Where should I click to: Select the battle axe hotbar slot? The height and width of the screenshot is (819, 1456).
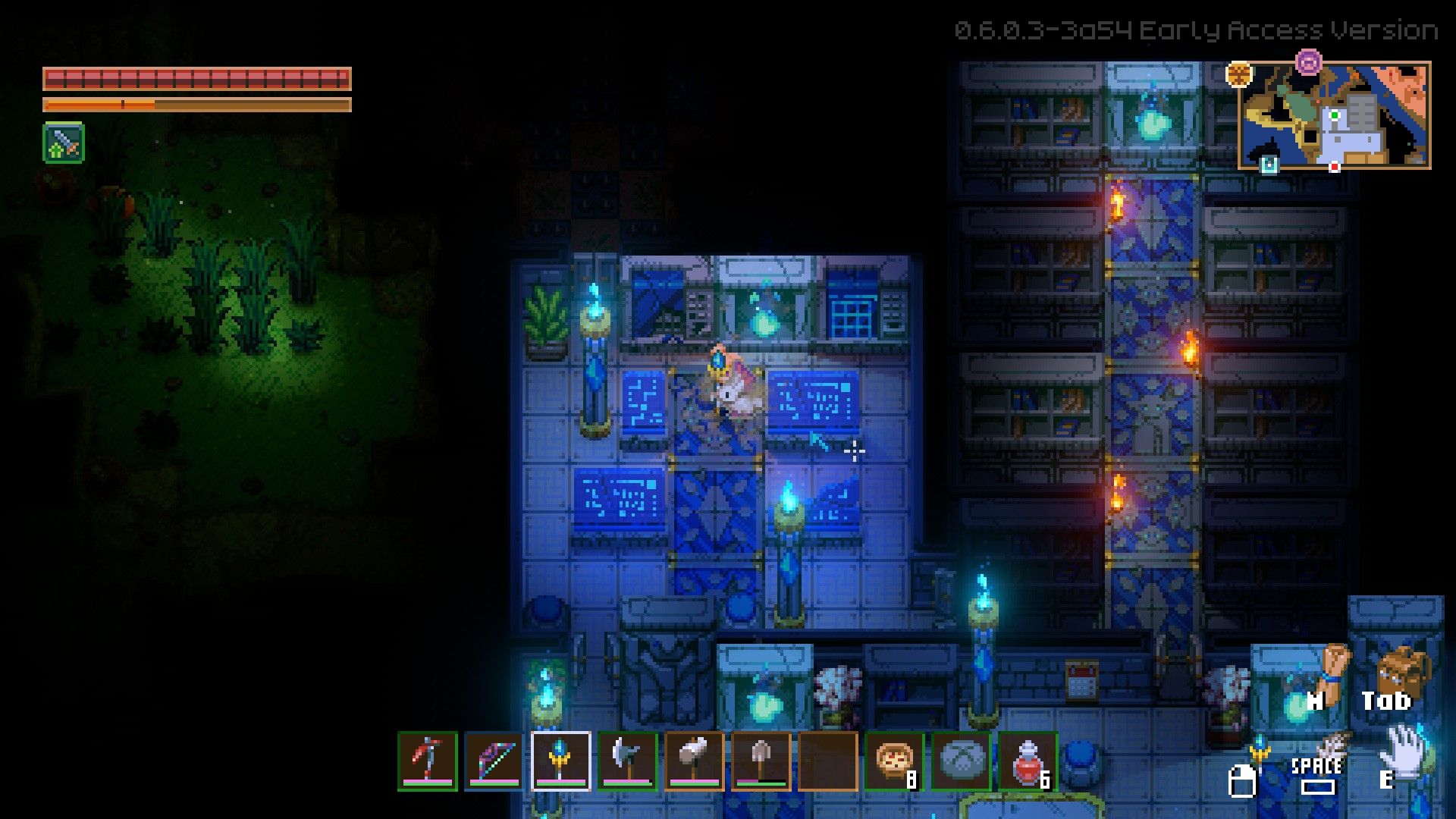click(x=627, y=761)
